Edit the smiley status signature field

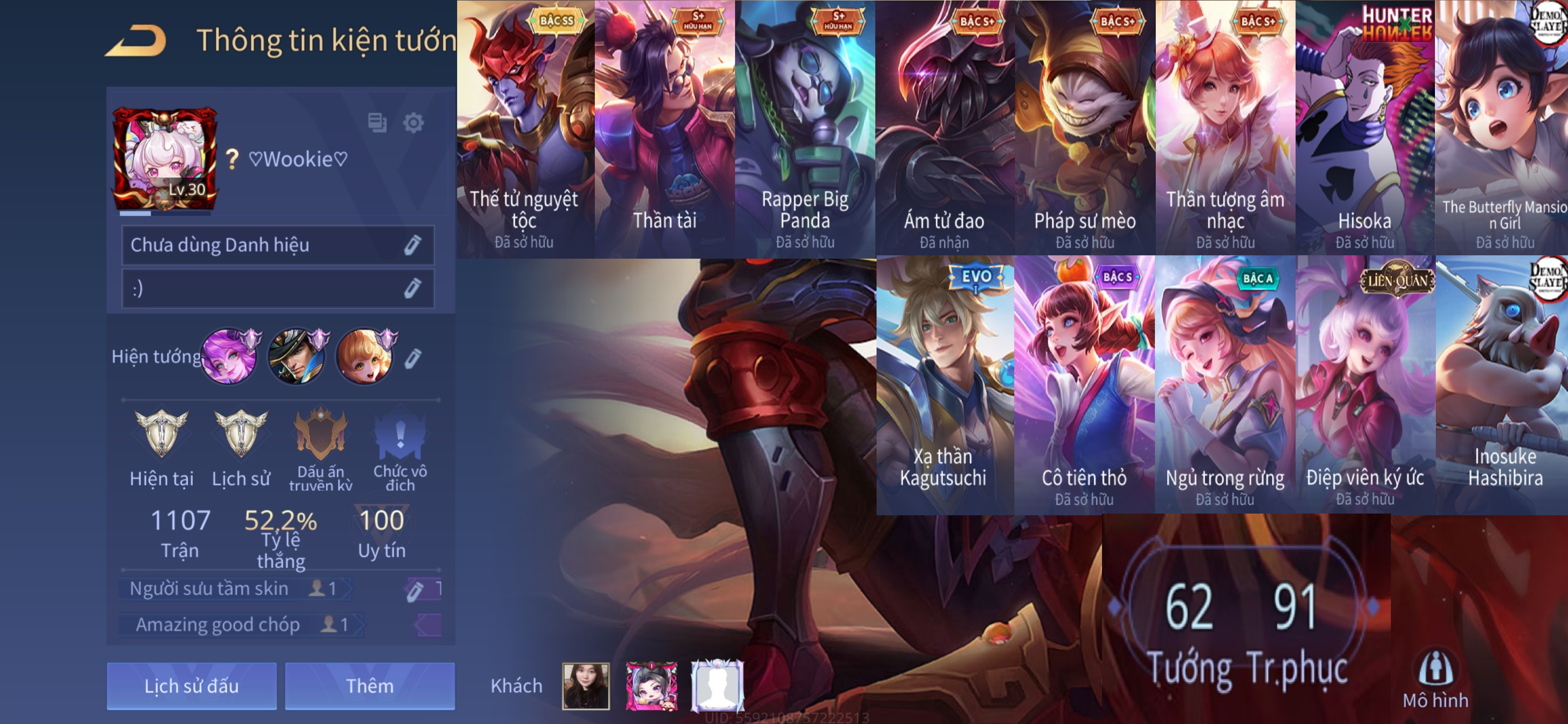[x=412, y=288]
